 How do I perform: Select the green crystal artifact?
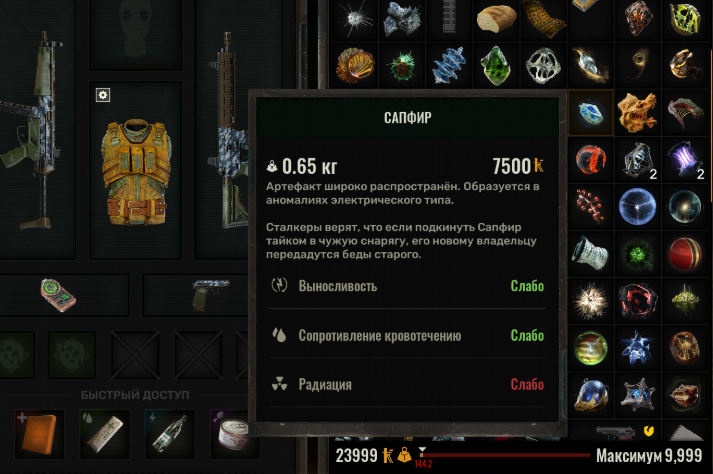tap(496, 65)
